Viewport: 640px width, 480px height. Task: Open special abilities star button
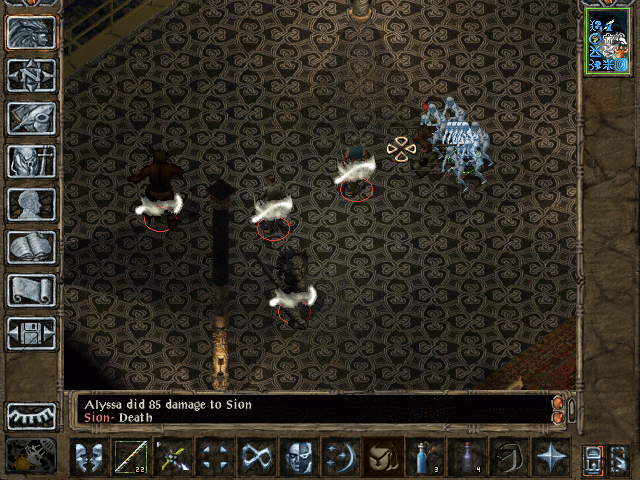tap(551, 458)
